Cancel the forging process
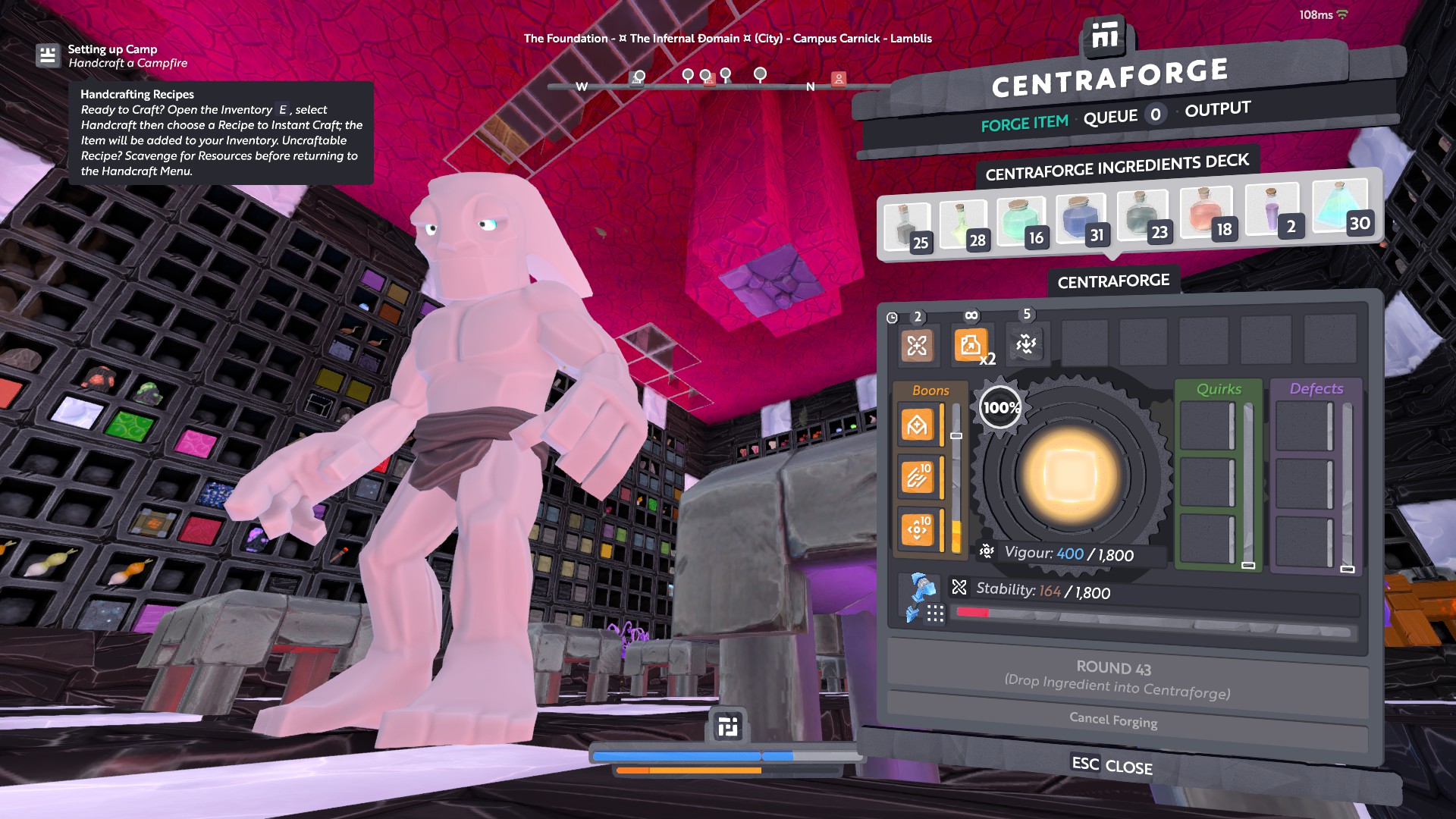The image size is (1456, 819). [1112, 719]
